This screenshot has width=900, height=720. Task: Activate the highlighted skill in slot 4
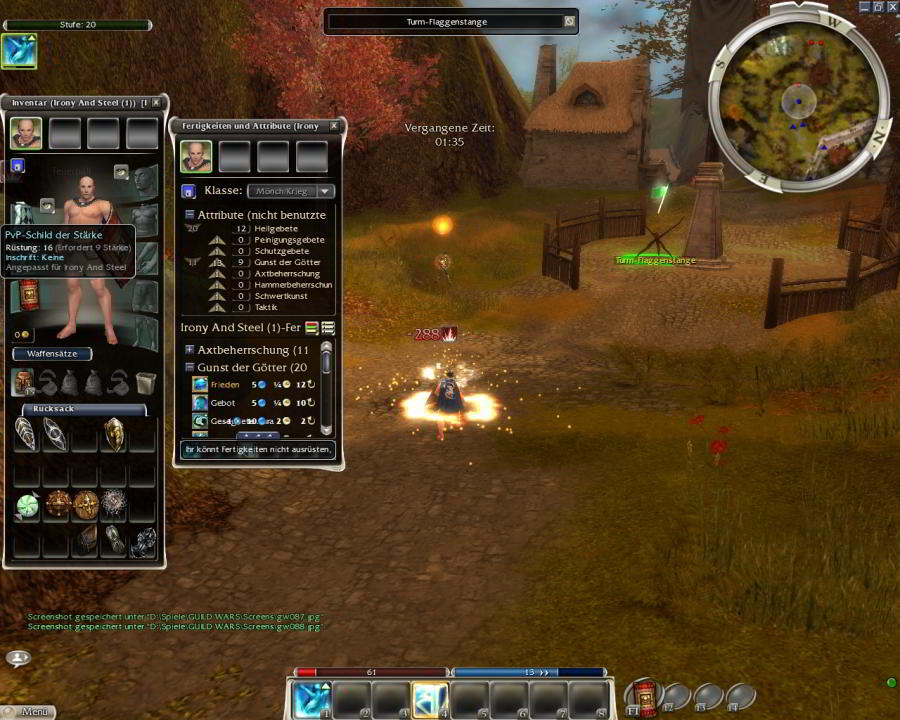pos(430,699)
